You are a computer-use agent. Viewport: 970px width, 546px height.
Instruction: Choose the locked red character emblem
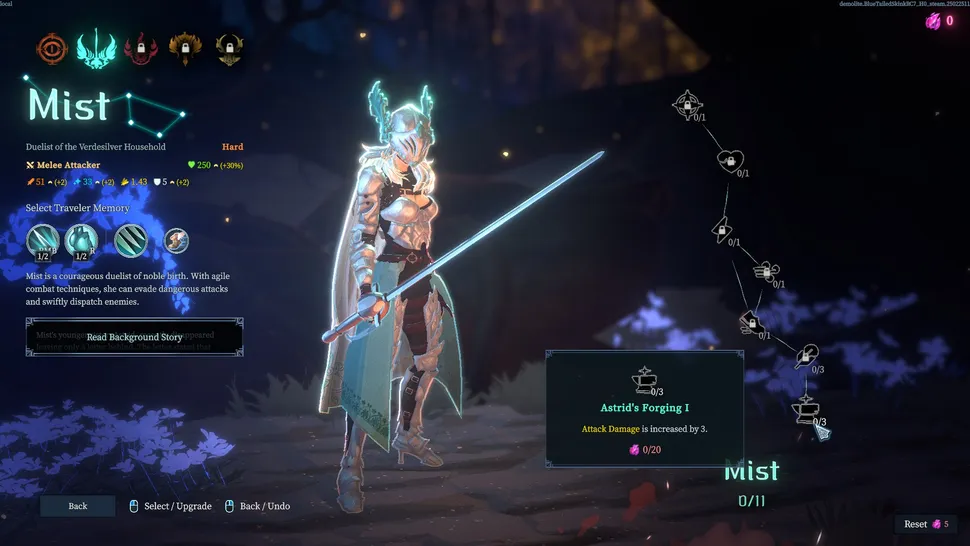pyautogui.click(x=141, y=46)
